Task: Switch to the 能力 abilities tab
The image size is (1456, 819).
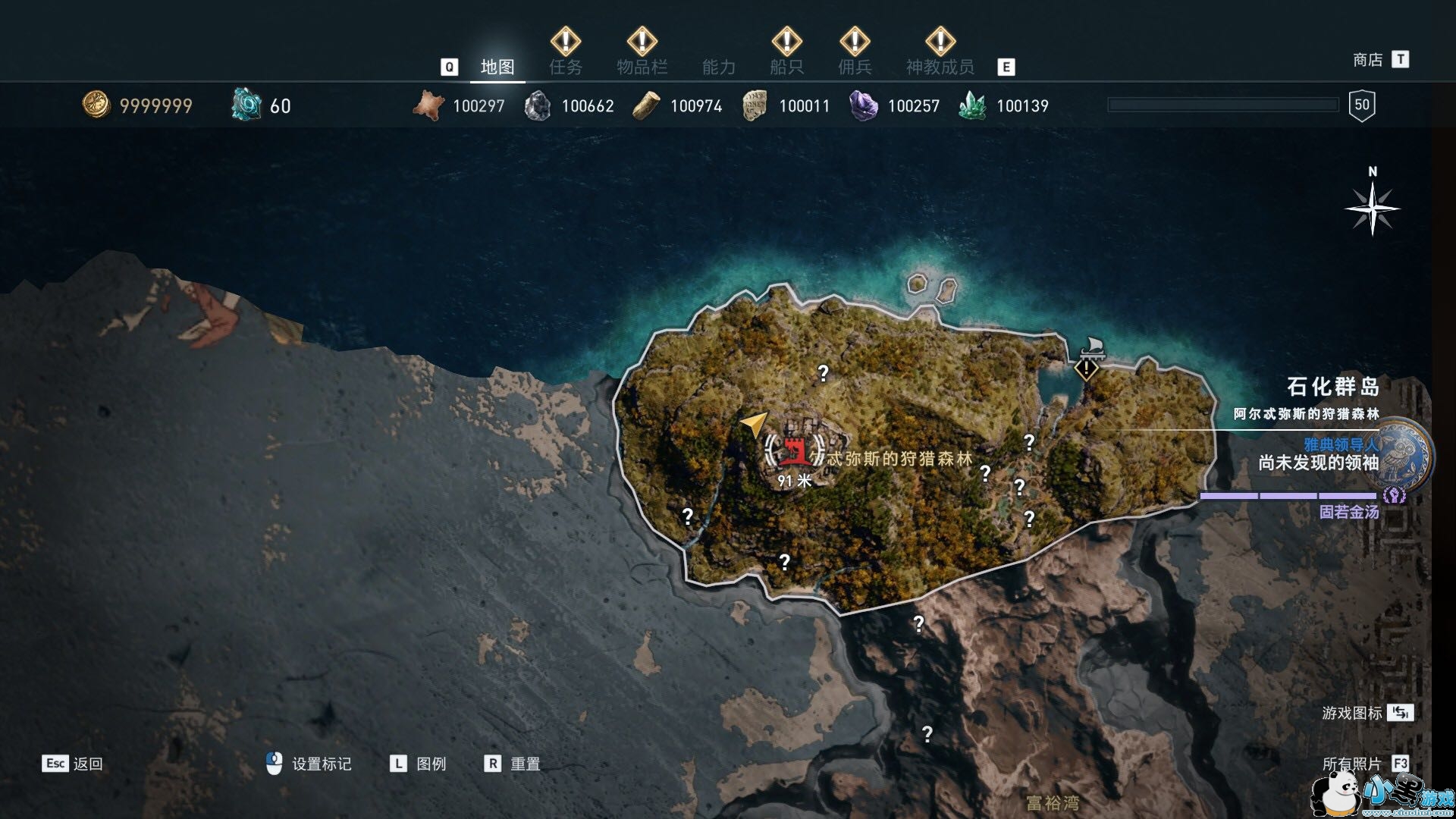Action: 718,67
